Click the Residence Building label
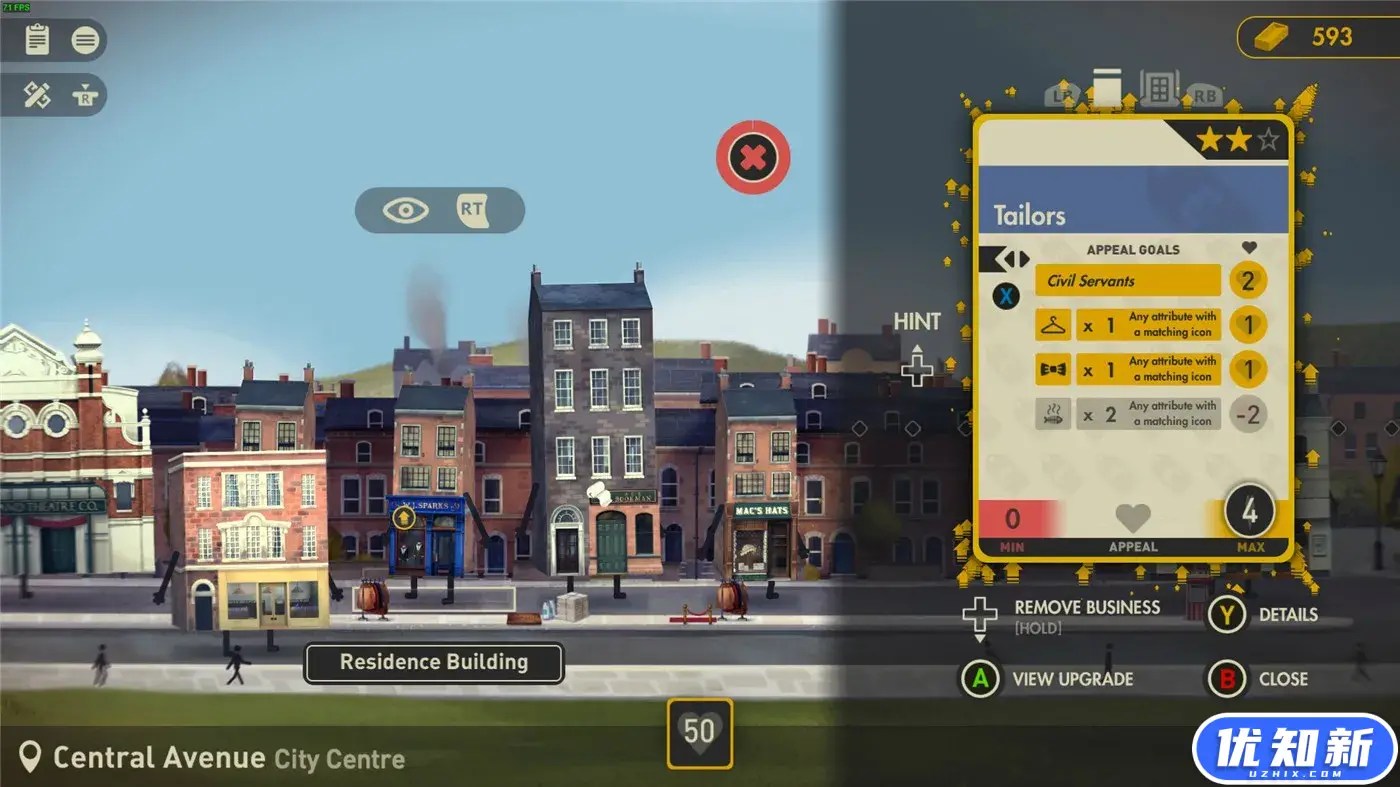The image size is (1400, 787). click(x=434, y=662)
